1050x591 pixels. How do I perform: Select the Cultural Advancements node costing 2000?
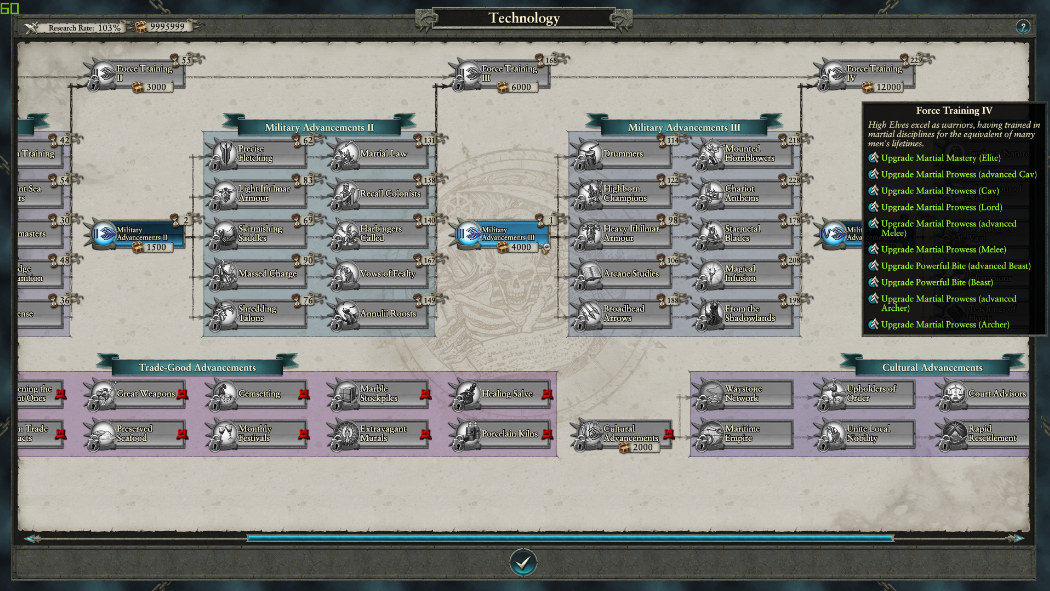pyautogui.click(x=621, y=434)
